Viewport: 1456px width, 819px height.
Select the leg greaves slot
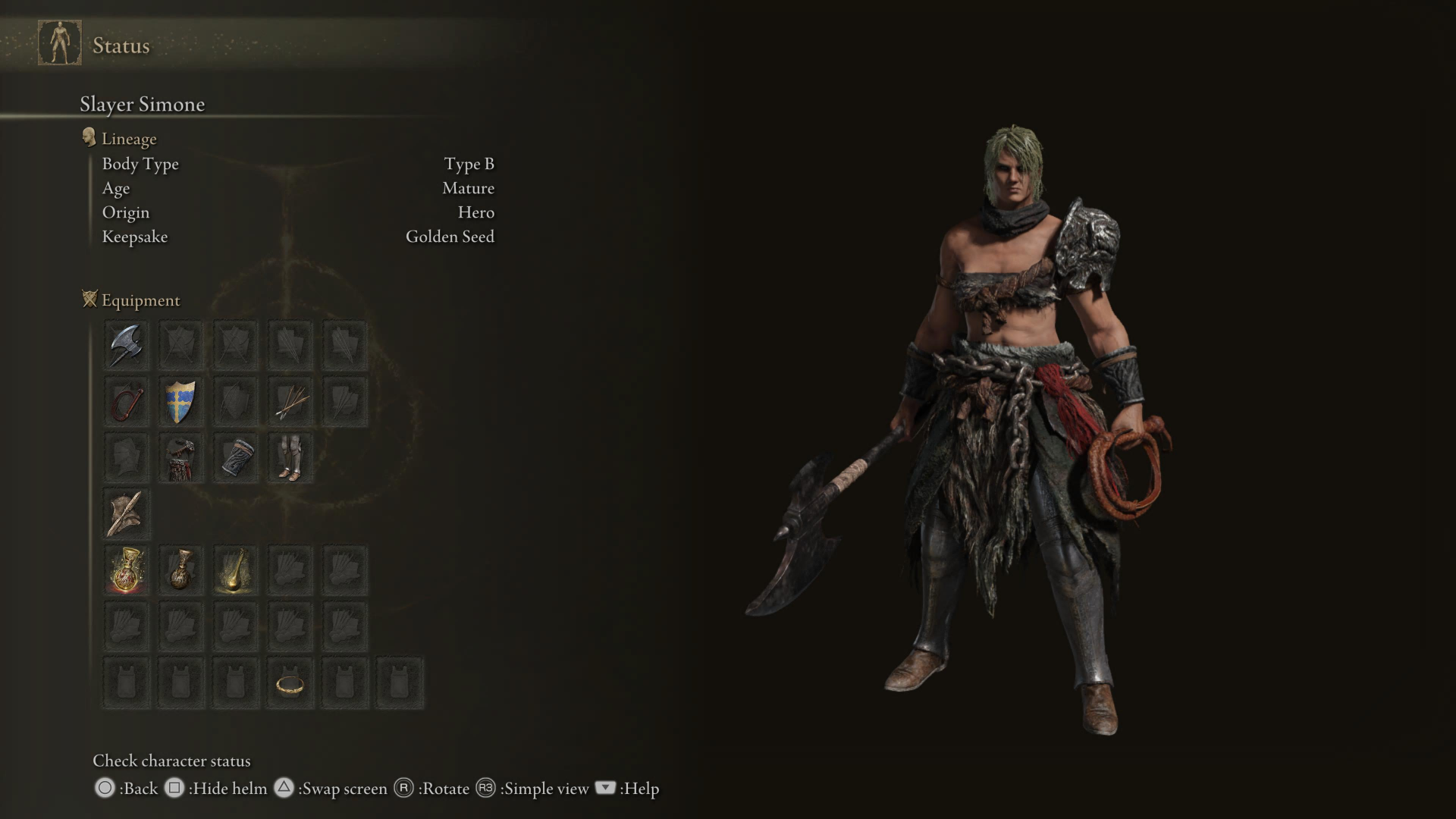(290, 458)
